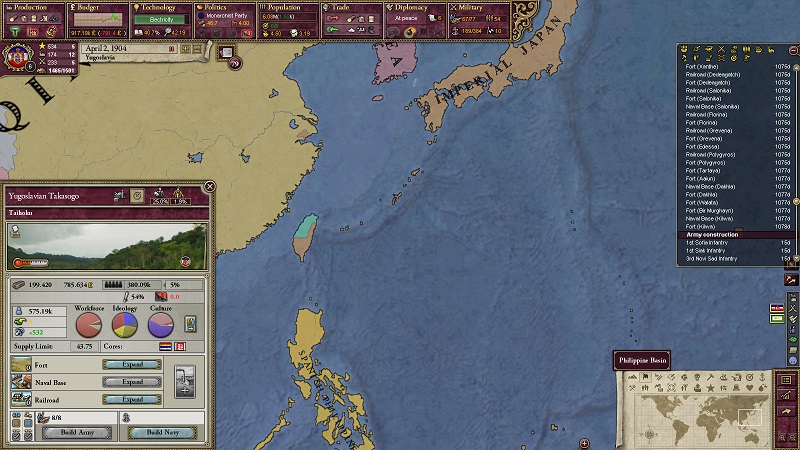Expand the Fort in Taihoku
Screen dimensions: 800x450
point(132,364)
